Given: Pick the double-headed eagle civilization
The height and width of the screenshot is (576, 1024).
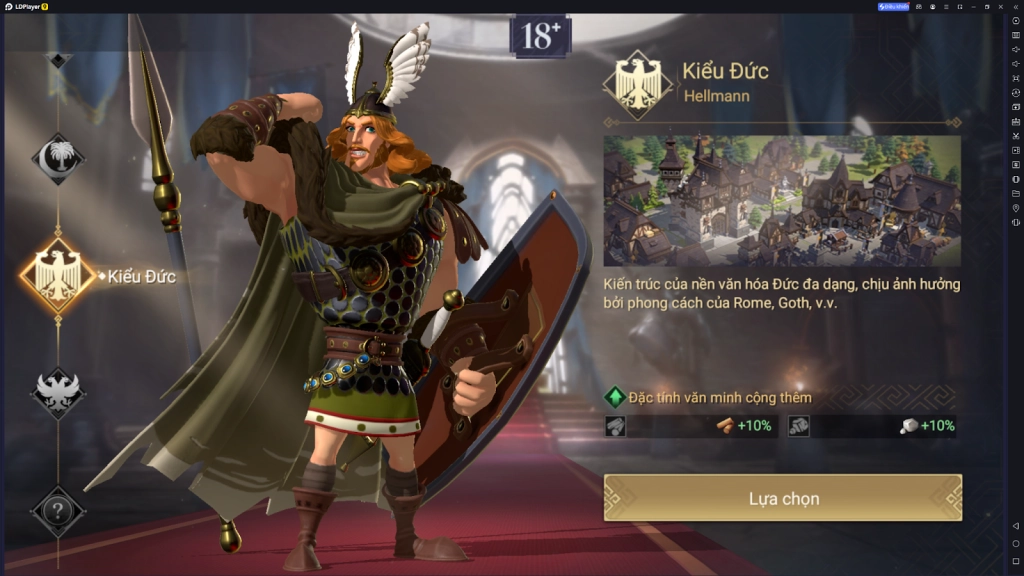Looking at the screenshot, I should 58,392.
